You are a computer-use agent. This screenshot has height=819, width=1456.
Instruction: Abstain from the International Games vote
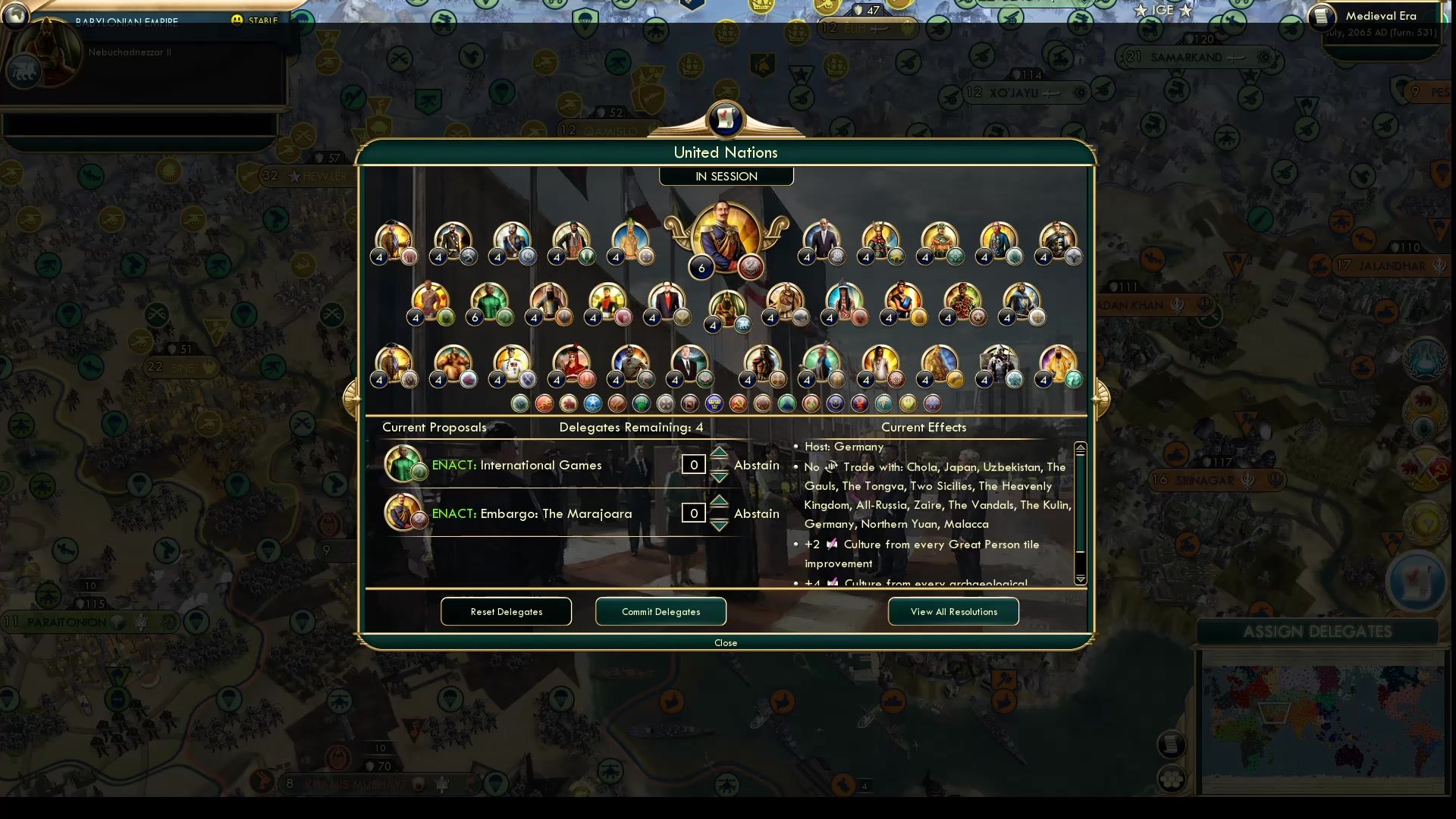point(756,465)
